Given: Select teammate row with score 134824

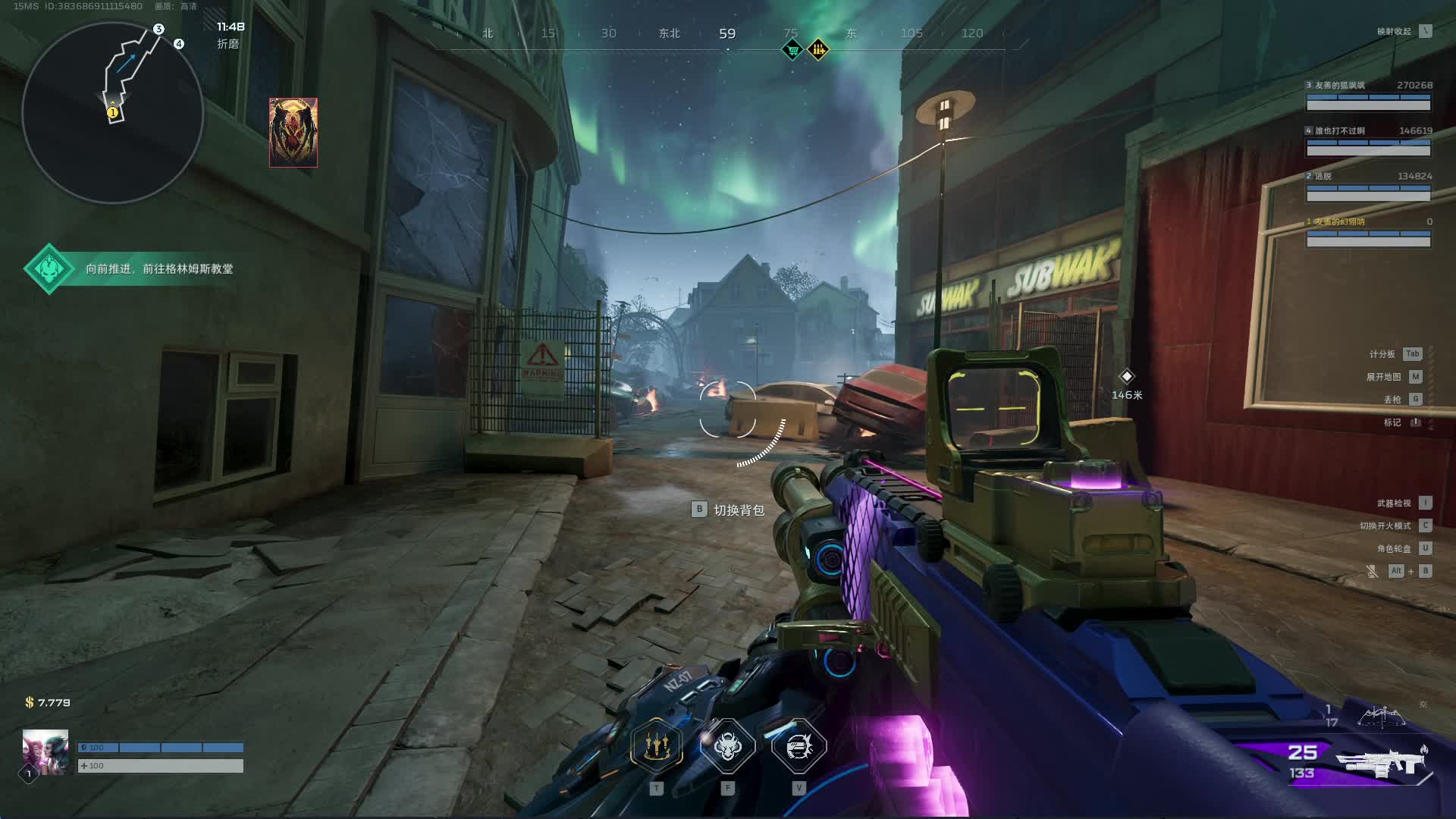Looking at the screenshot, I should coord(1368,187).
